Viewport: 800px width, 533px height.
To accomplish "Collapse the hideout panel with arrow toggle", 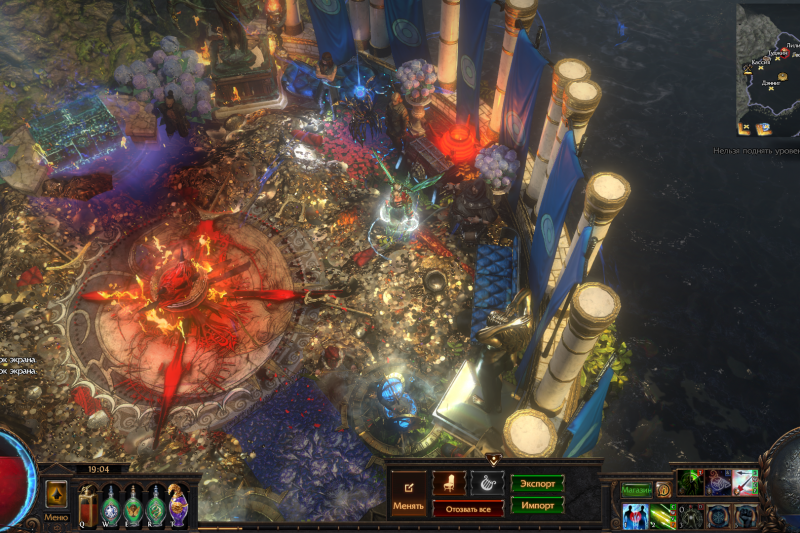I will coord(493,459).
